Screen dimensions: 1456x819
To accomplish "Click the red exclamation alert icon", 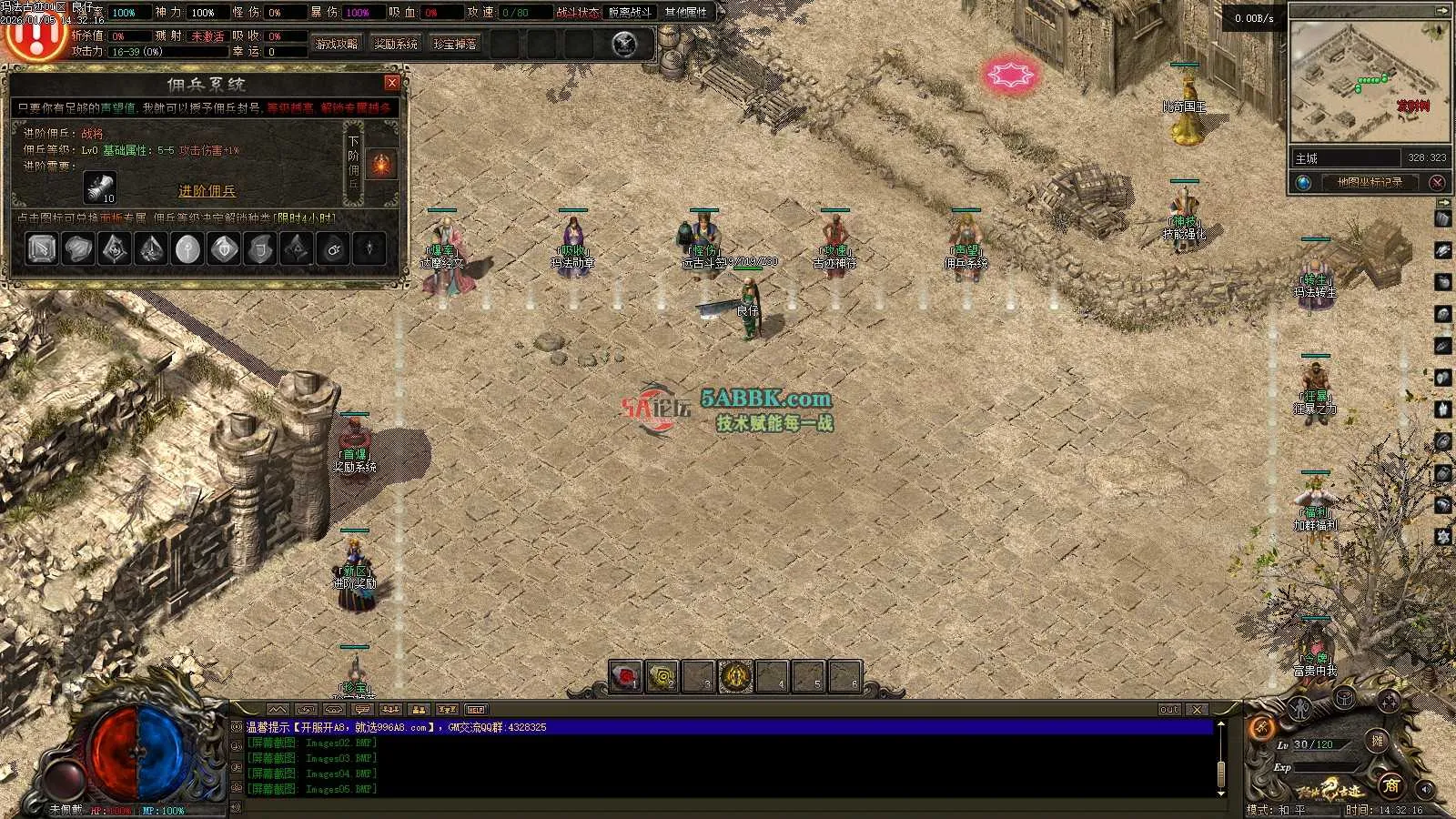I will (x=33, y=38).
